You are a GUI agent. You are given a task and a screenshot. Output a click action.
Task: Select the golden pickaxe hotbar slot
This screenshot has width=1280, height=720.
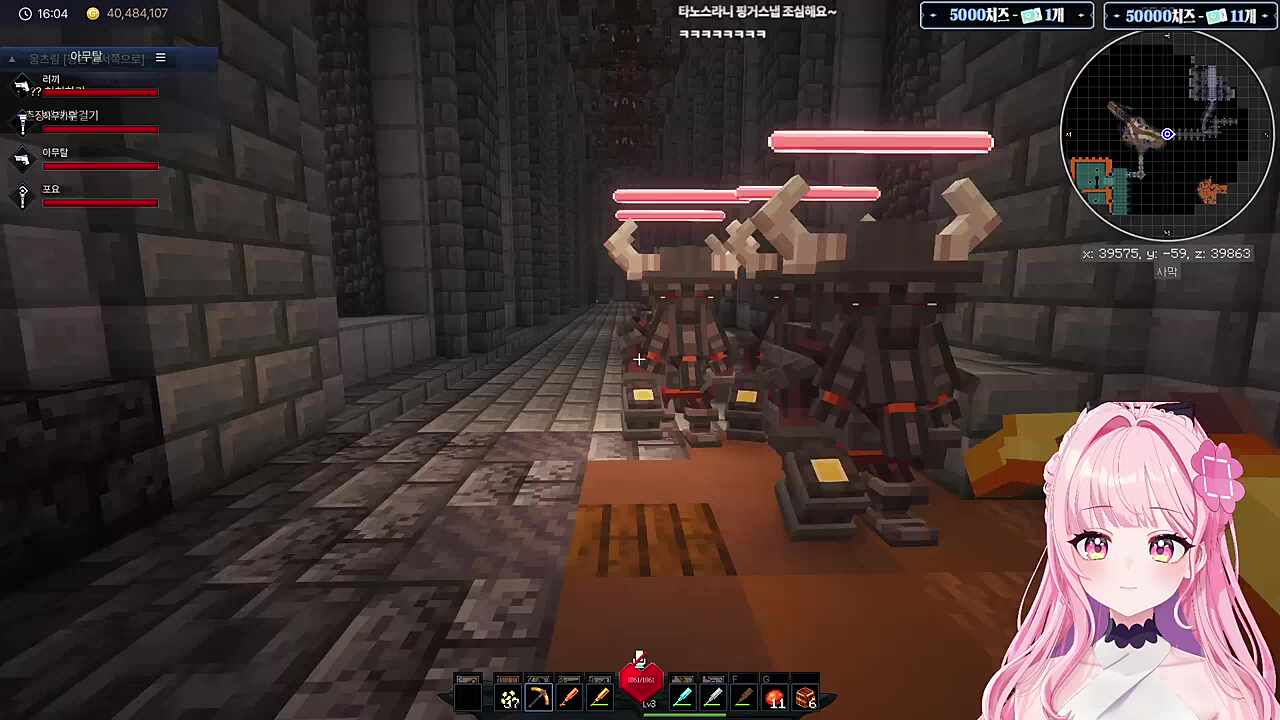pyautogui.click(x=539, y=697)
